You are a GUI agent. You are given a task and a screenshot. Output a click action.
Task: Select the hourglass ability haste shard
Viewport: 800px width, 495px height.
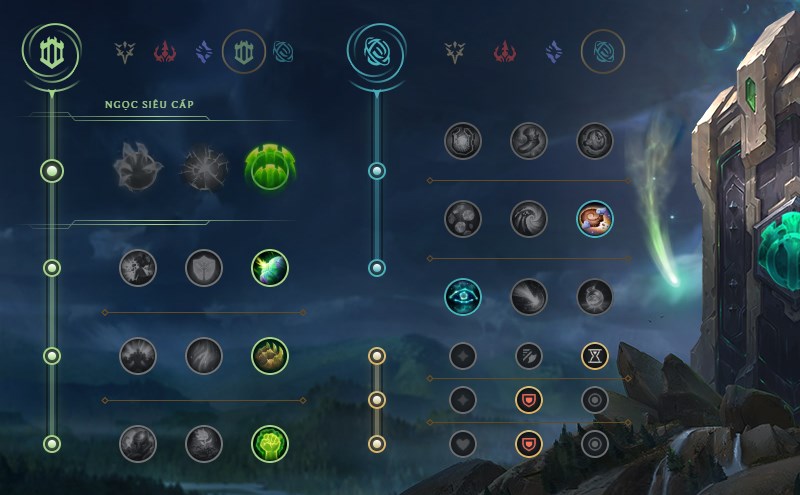594,355
